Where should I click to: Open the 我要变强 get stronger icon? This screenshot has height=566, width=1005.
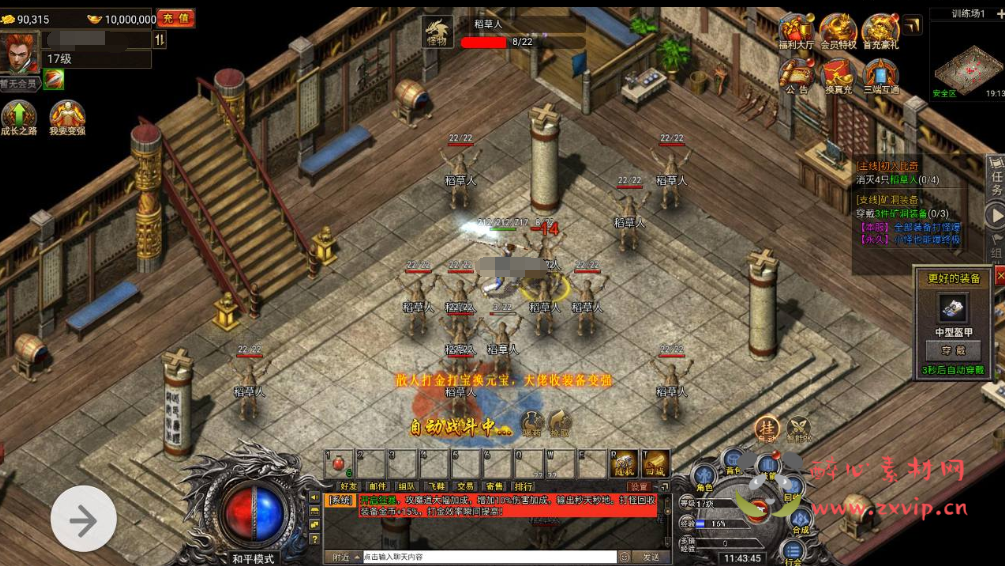click(x=67, y=116)
